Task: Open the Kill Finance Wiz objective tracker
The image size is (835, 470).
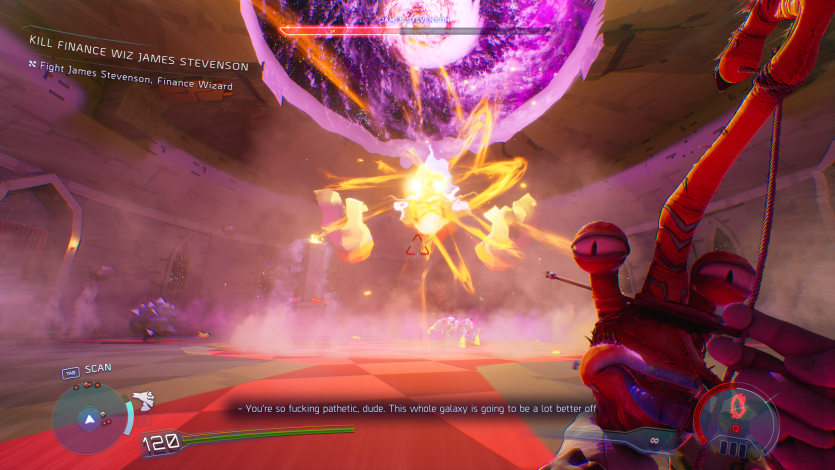Action: point(137,45)
